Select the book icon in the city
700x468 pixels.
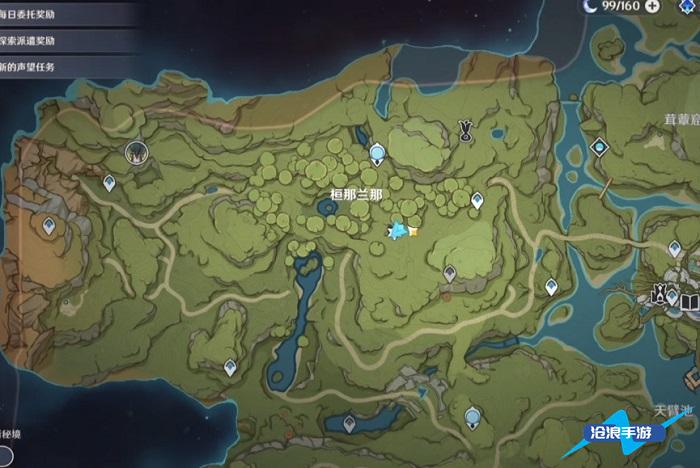pyautogui.click(x=689, y=299)
